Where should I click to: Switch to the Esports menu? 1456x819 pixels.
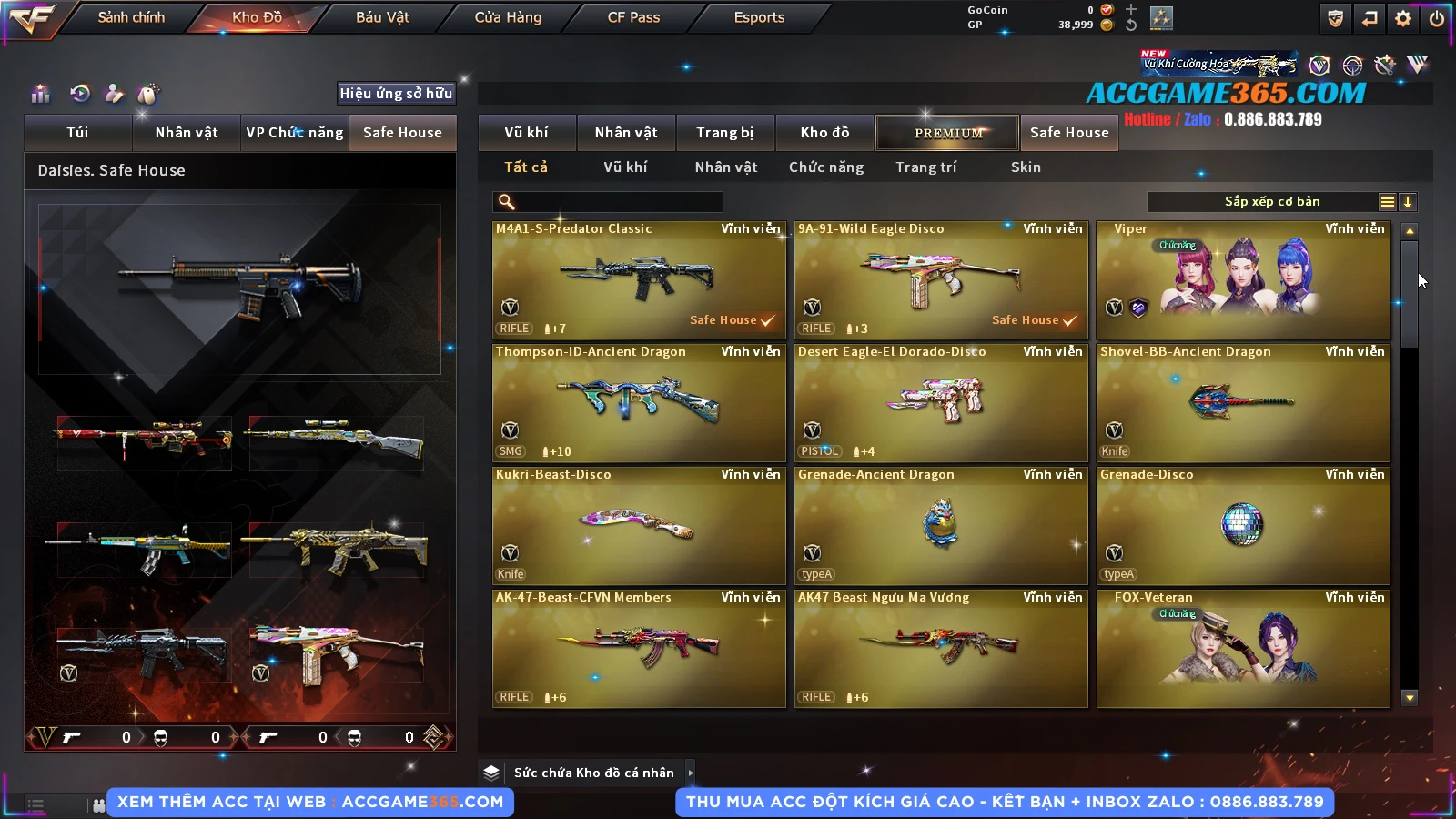759,17
